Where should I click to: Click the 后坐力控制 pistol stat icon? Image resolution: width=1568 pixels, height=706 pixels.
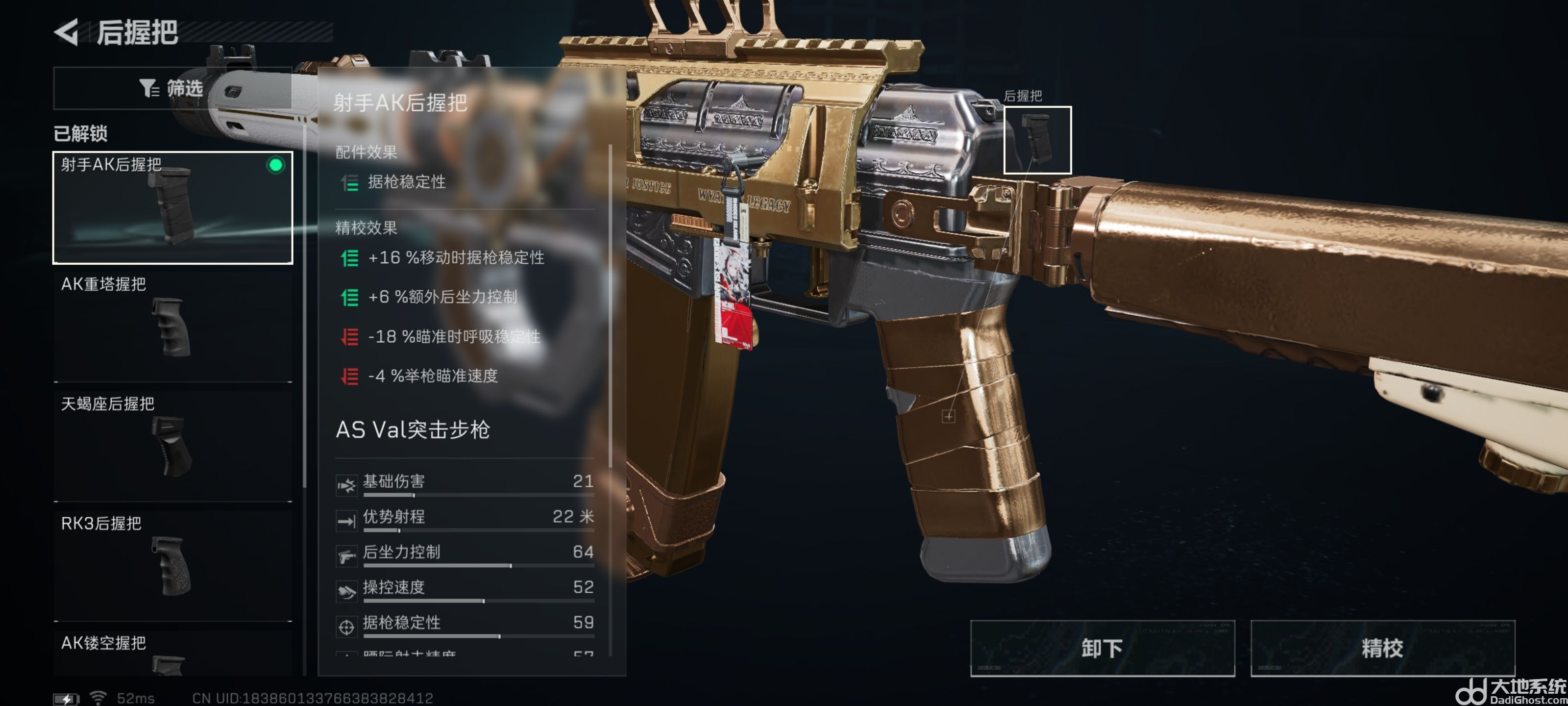point(346,555)
